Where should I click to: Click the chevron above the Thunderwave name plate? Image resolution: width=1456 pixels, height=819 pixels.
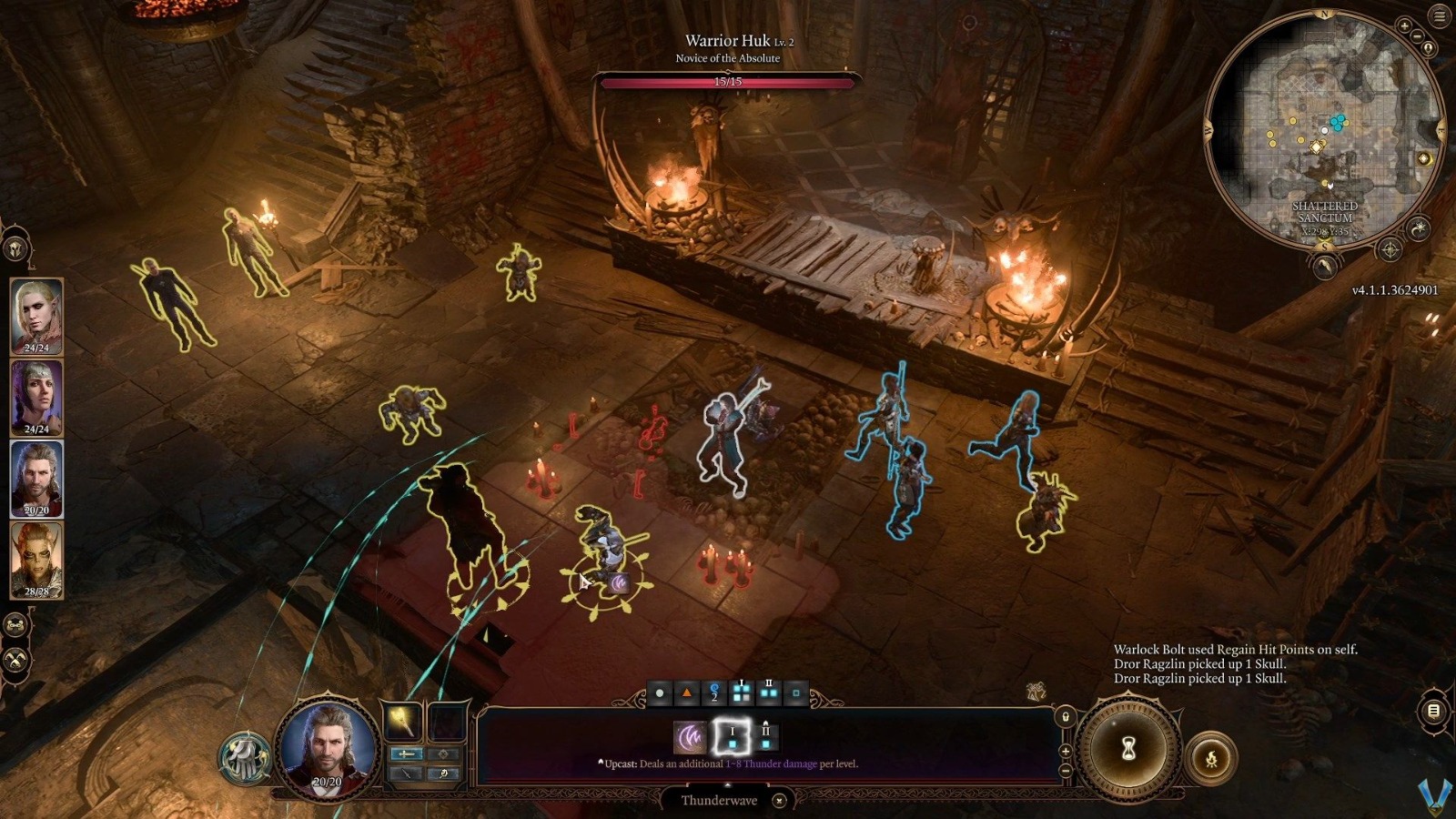click(727, 784)
